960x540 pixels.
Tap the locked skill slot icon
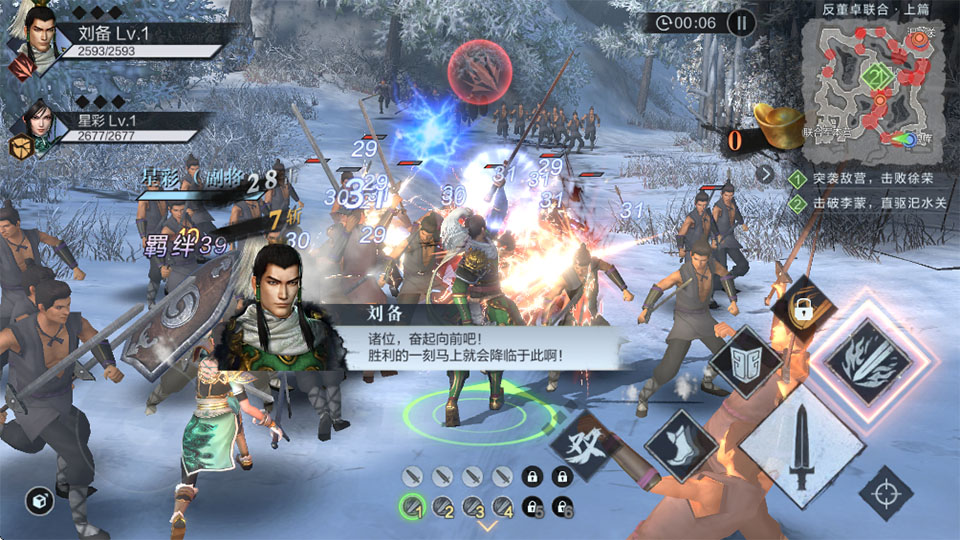(804, 304)
